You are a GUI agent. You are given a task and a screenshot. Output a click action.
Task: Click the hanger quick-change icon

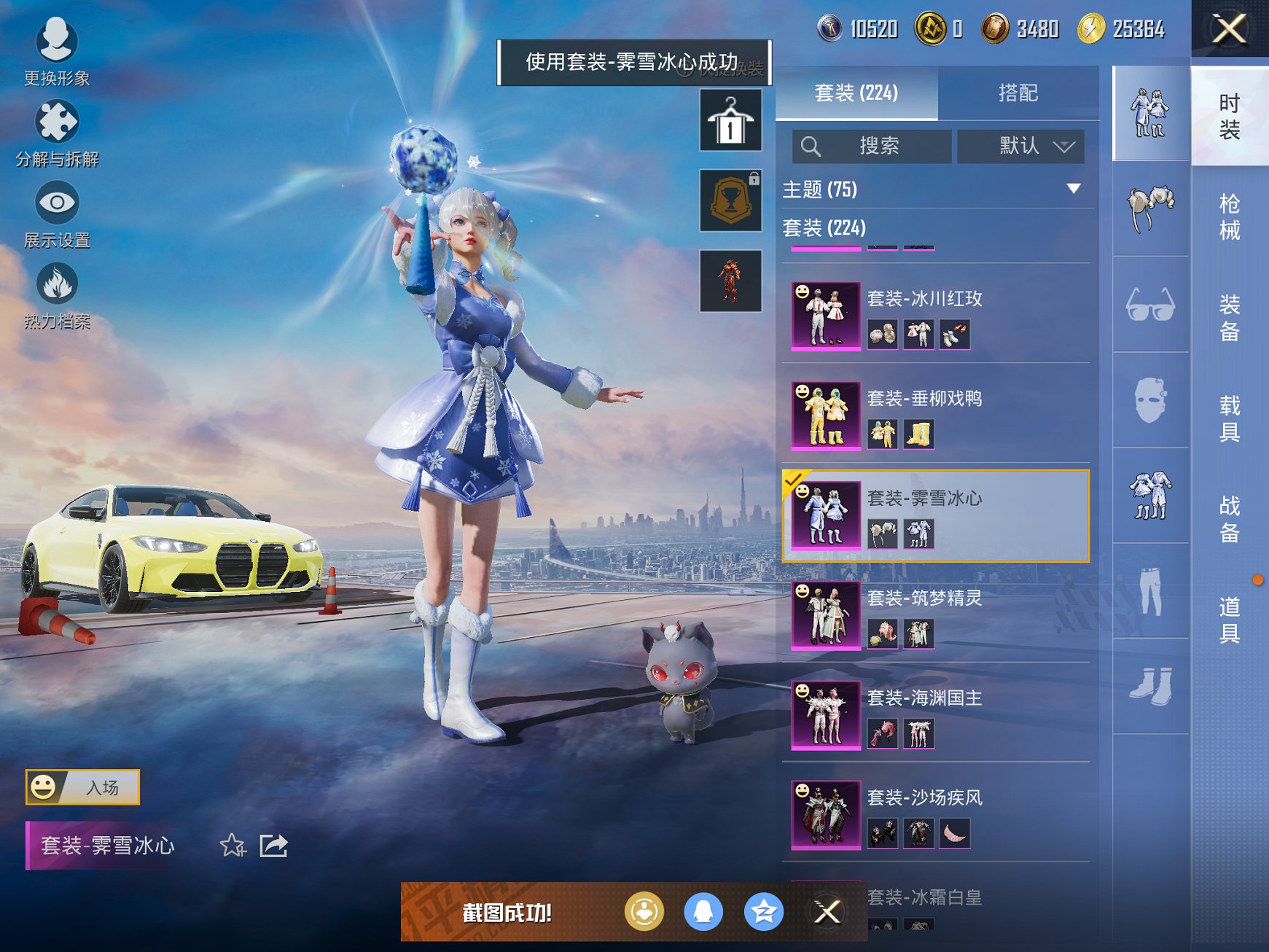point(730,121)
